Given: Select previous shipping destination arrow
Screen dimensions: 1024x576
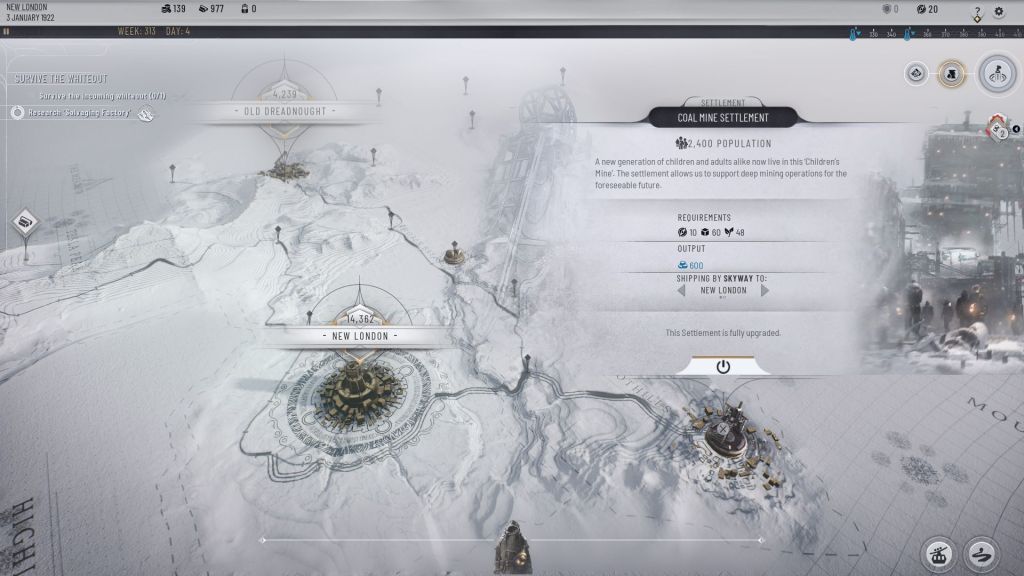Looking at the screenshot, I should click(x=682, y=290).
